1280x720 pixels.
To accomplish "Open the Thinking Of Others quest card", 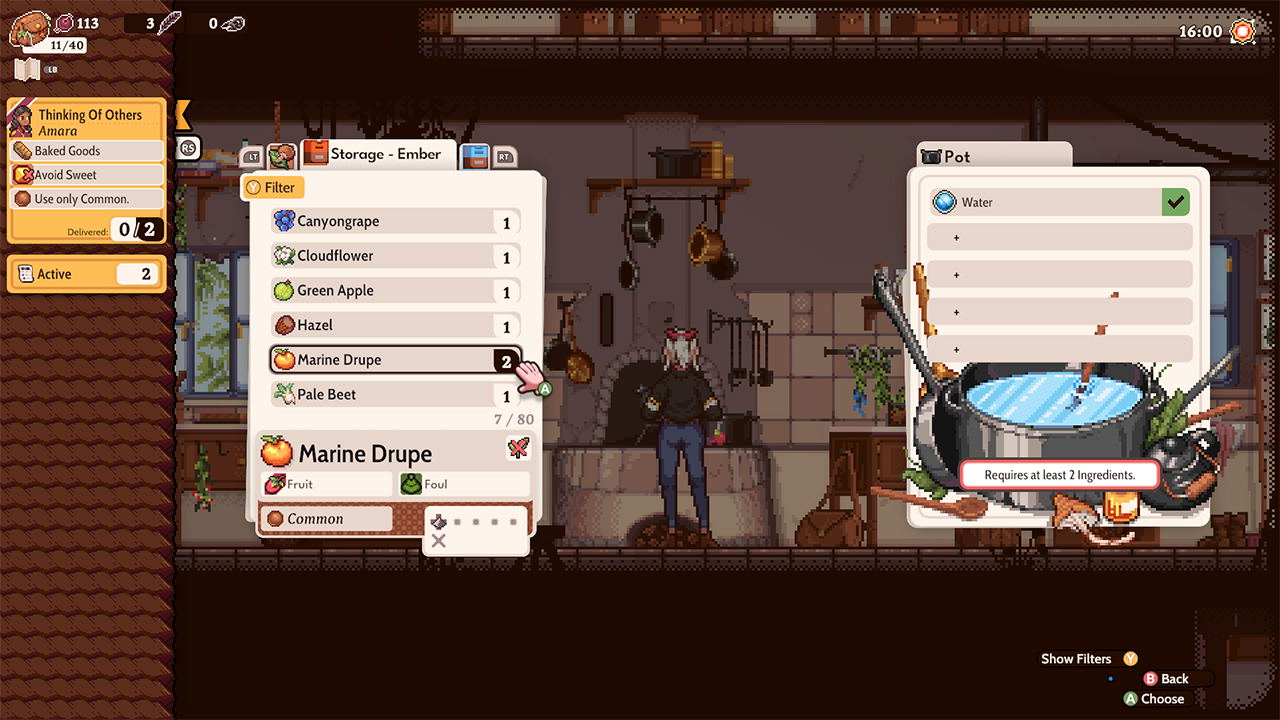I will [86, 122].
